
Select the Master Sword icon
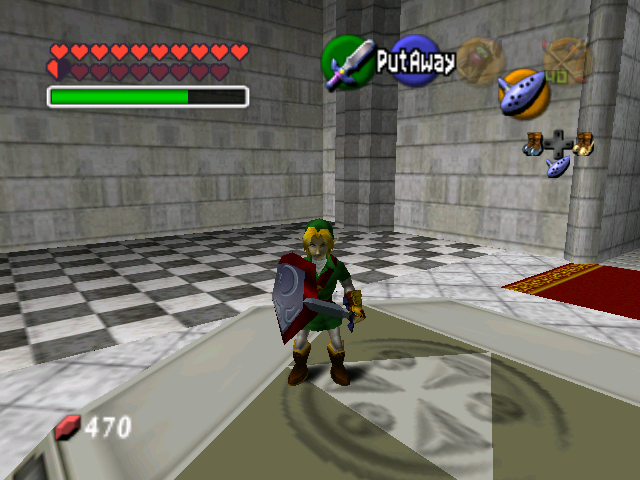click(x=347, y=63)
